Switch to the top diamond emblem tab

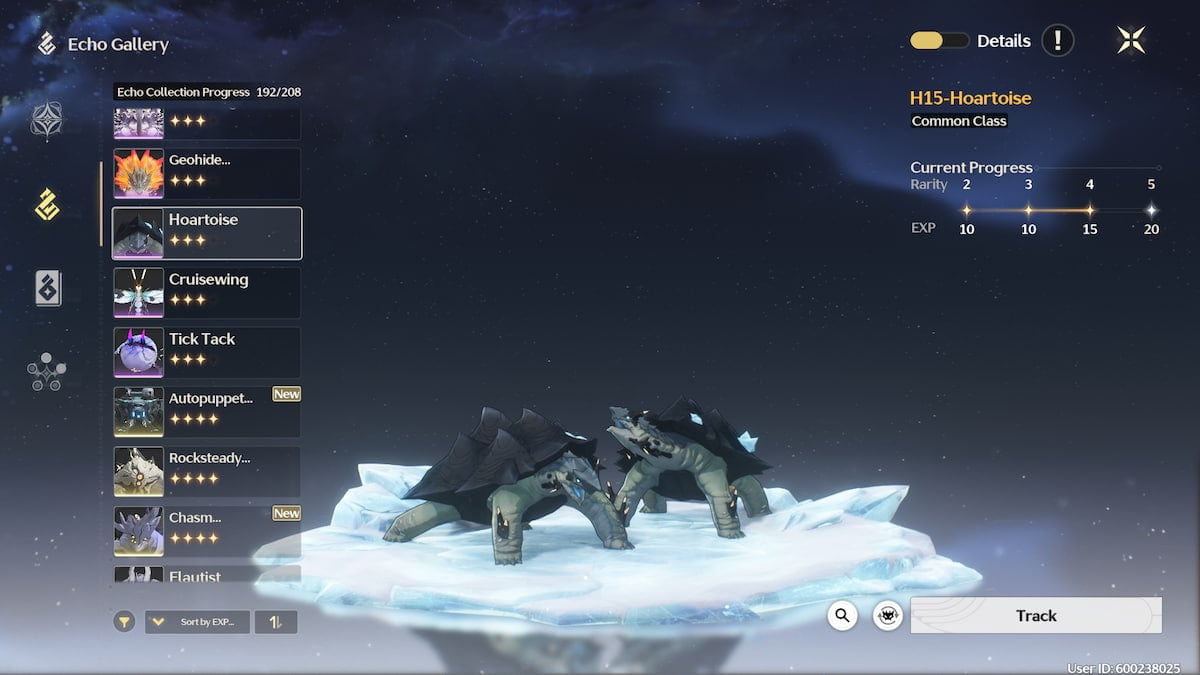47,121
